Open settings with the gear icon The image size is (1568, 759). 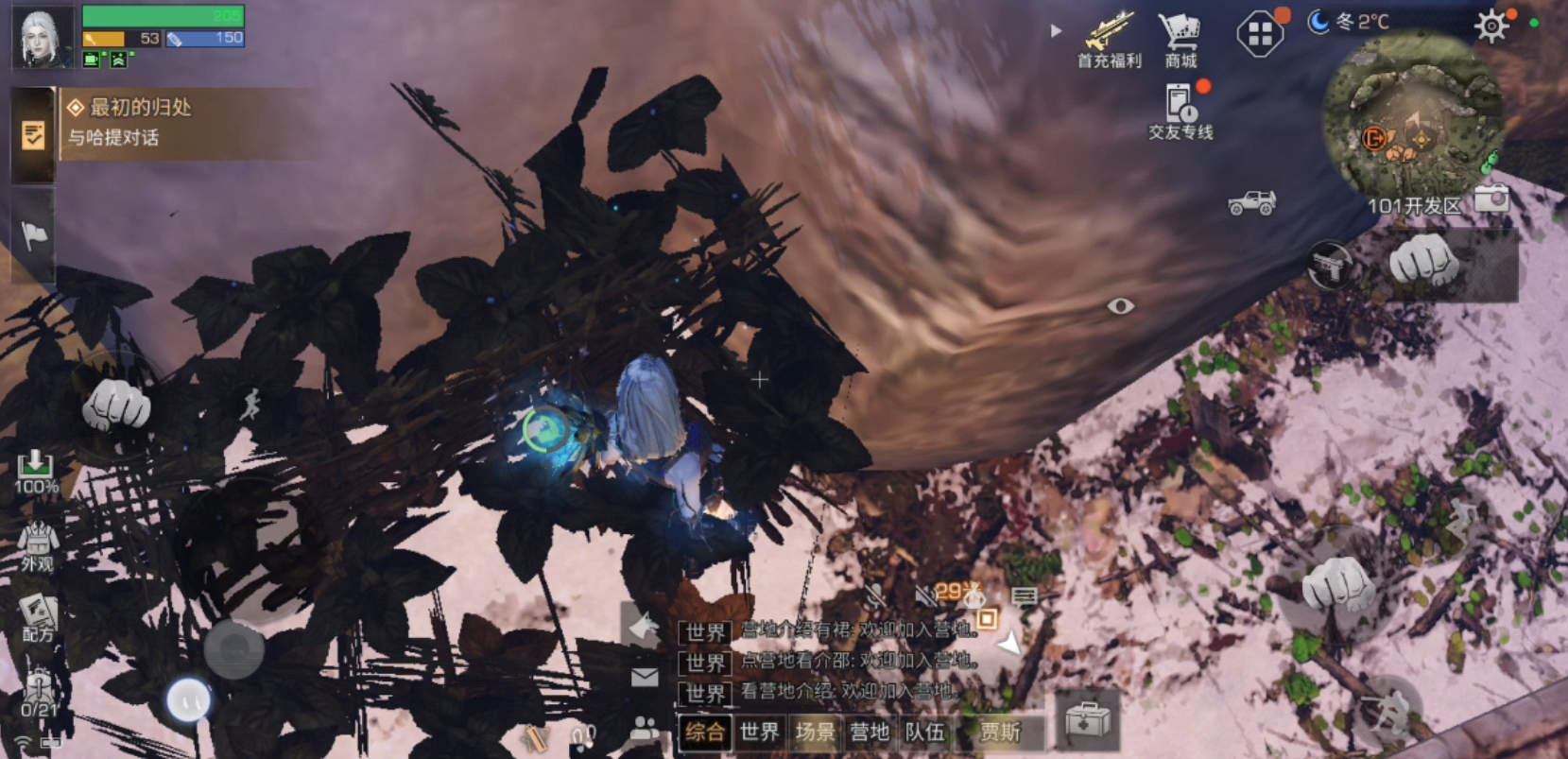coord(1491,26)
